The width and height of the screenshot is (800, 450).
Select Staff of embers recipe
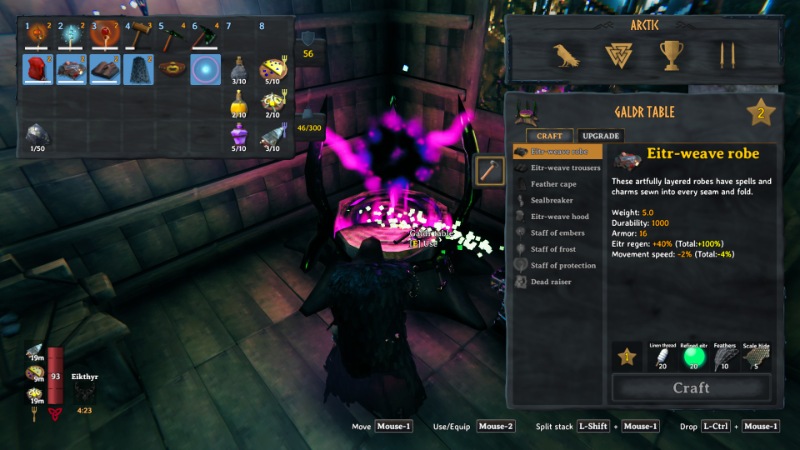click(x=555, y=233)
